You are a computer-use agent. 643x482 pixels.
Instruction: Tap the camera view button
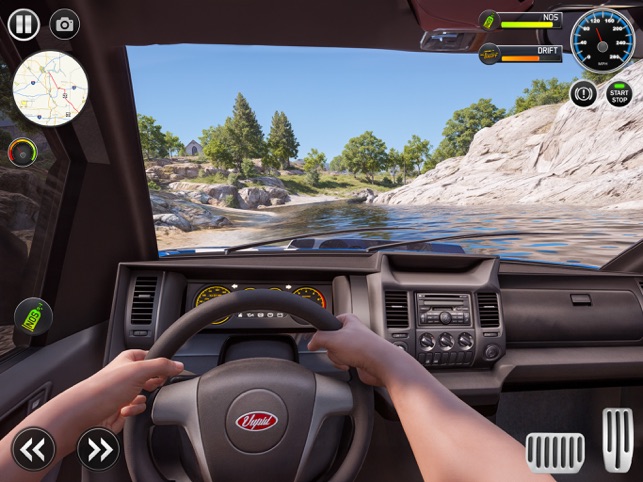tap(65, 25)
